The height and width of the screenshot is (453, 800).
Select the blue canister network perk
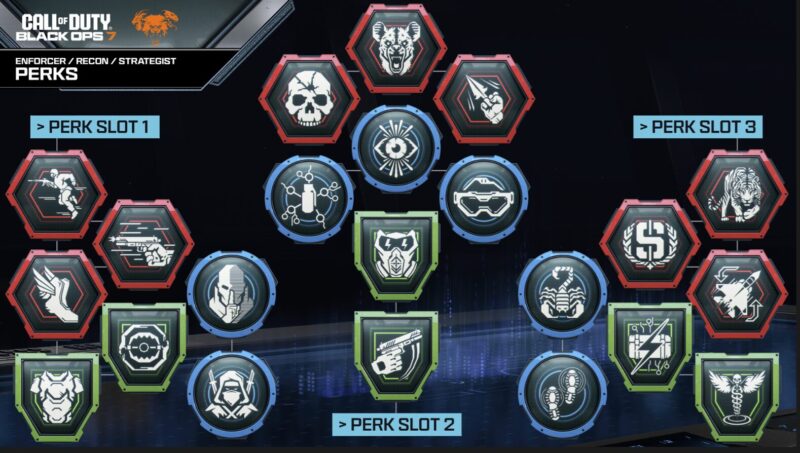[x=308, y=196]
